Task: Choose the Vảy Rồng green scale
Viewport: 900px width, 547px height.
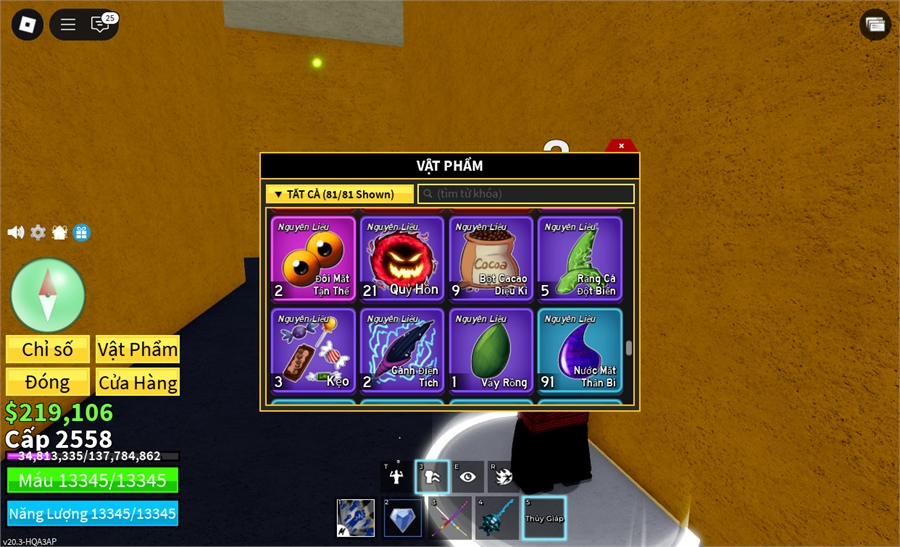Action: (491, 350)
